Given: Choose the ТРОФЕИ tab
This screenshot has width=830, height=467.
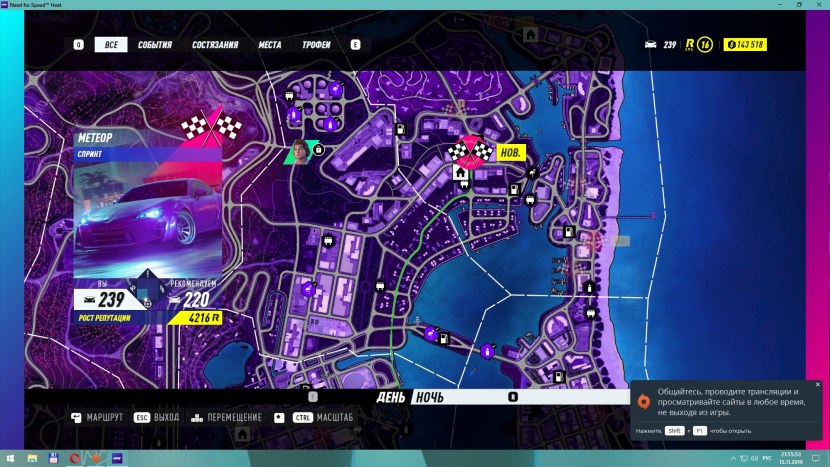Looking at the screenshot, I should 318,45.
